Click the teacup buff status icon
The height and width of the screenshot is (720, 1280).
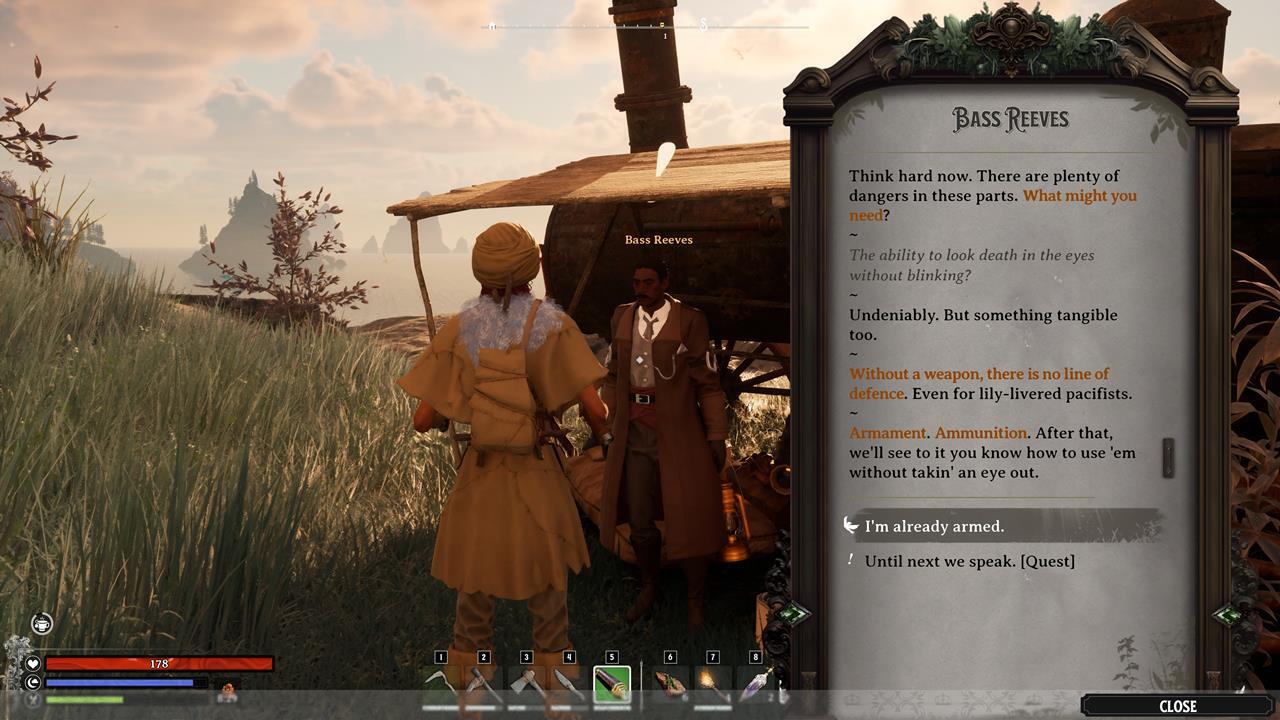41,623
